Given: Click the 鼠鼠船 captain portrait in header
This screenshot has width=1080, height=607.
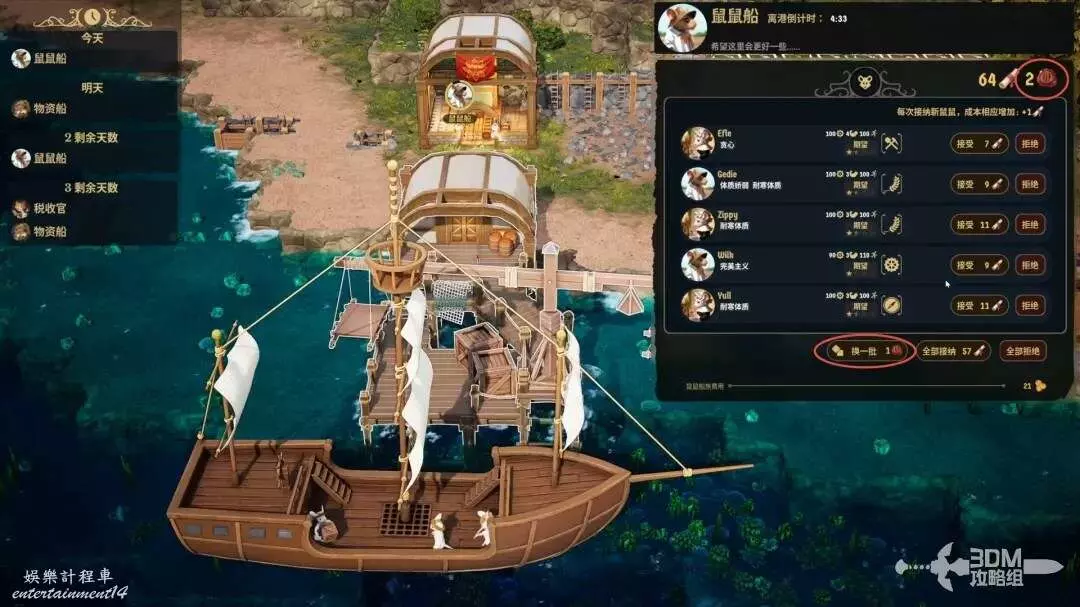Looking at the screenshot, I should click(682, 28).
